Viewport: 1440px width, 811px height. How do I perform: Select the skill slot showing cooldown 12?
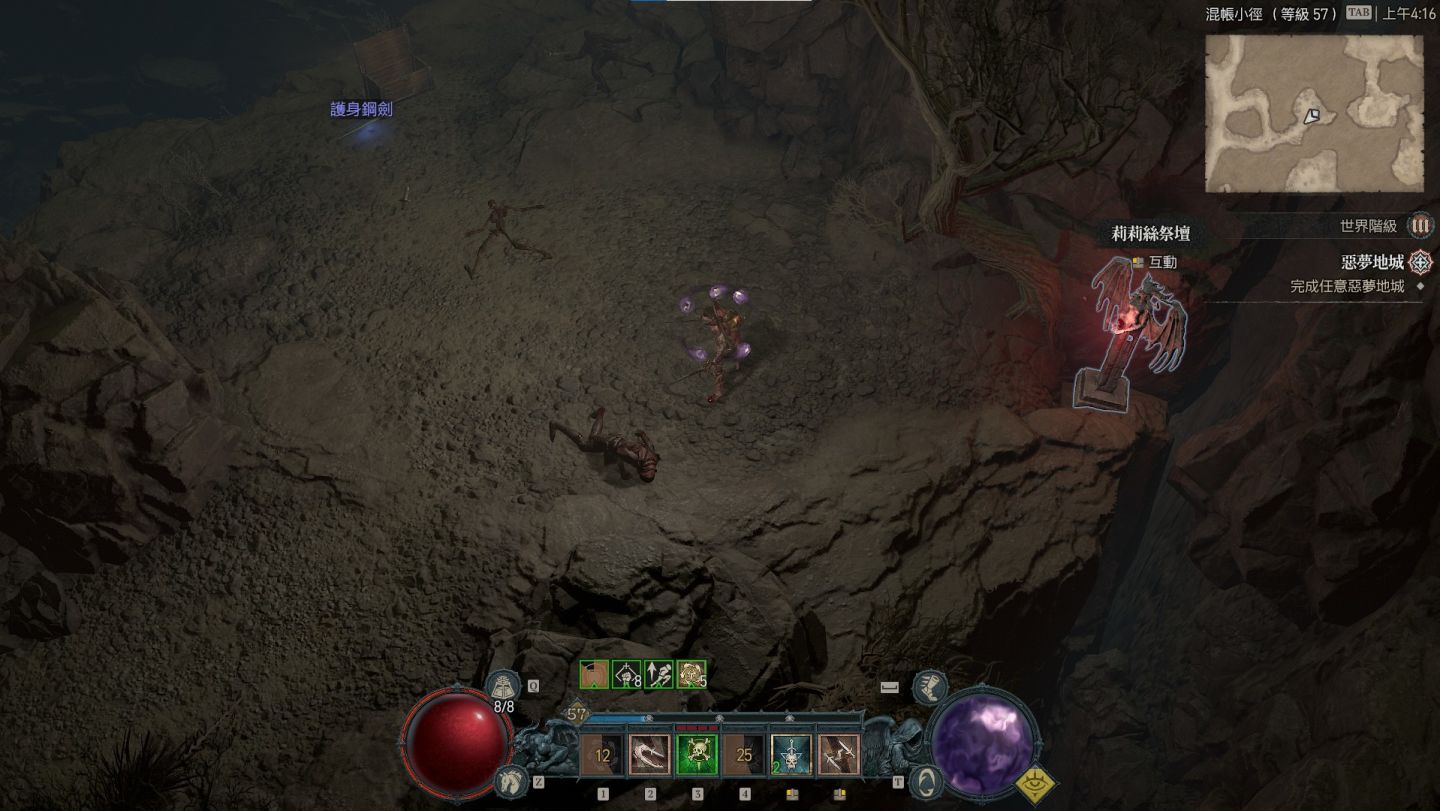(x=603, y=756)
